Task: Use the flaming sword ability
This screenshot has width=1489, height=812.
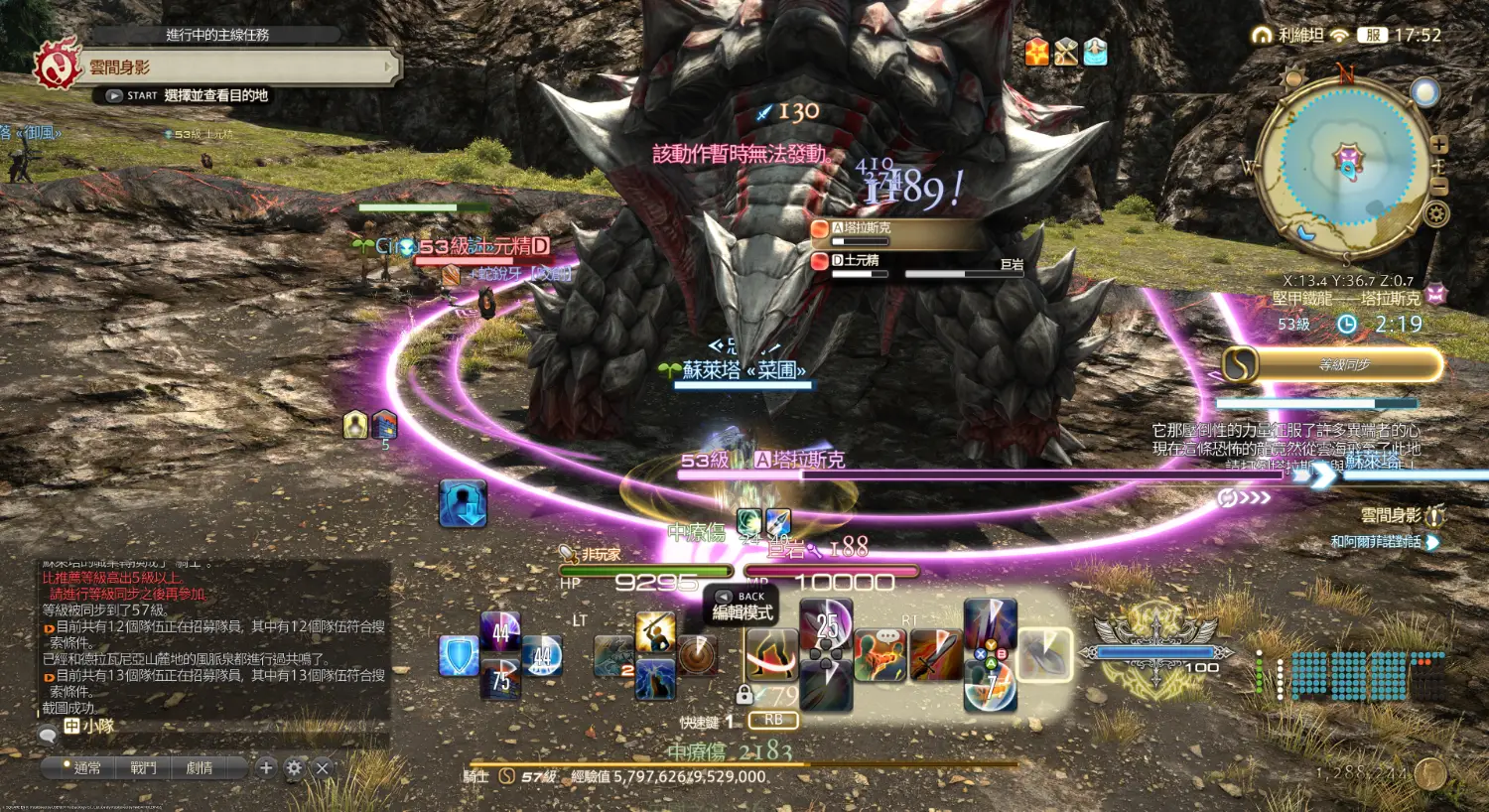Action: pyautogui.click(x=934, y=654)
